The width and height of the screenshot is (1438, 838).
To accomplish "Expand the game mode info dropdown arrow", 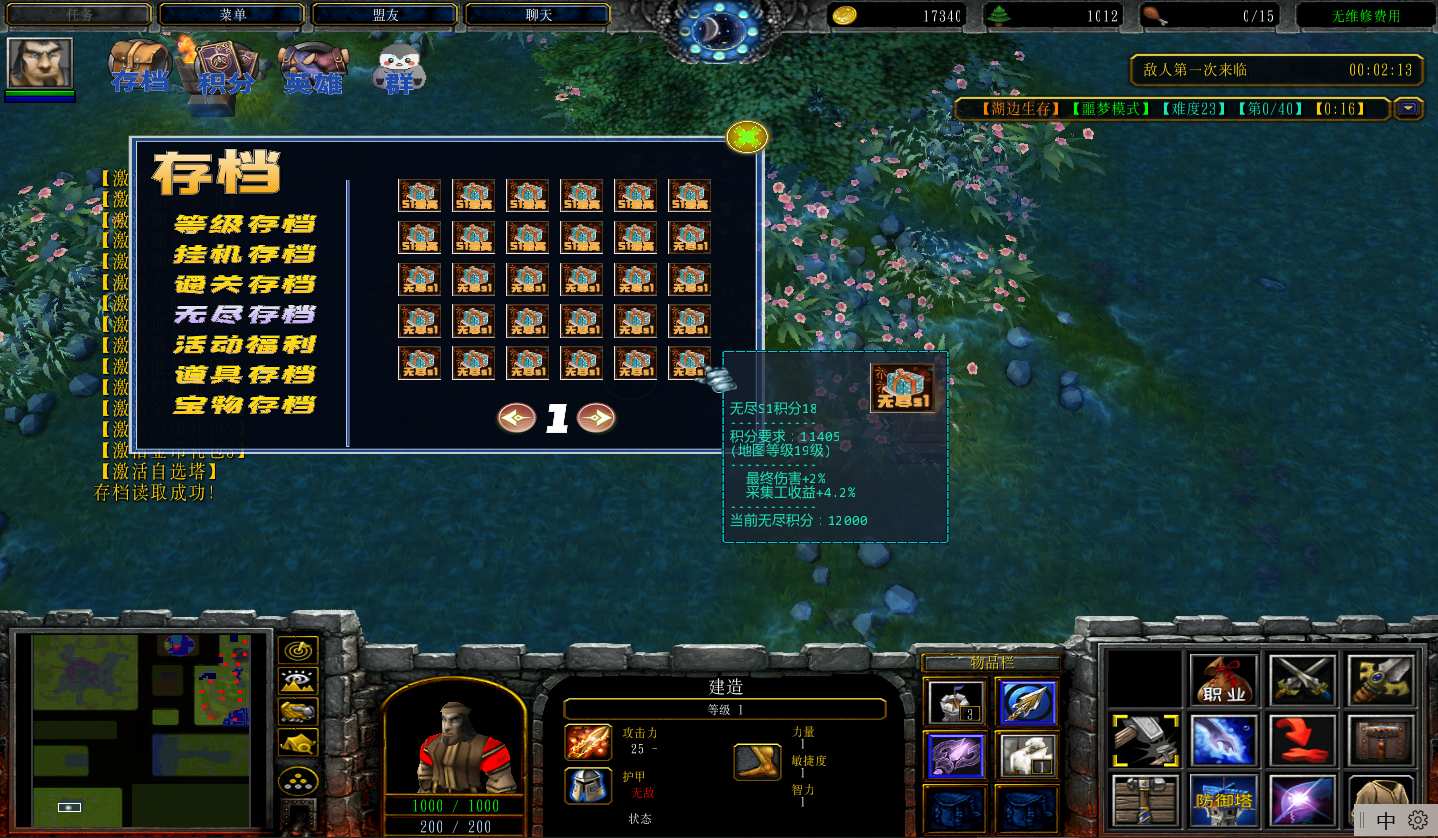I will (x=1409, y=108).
